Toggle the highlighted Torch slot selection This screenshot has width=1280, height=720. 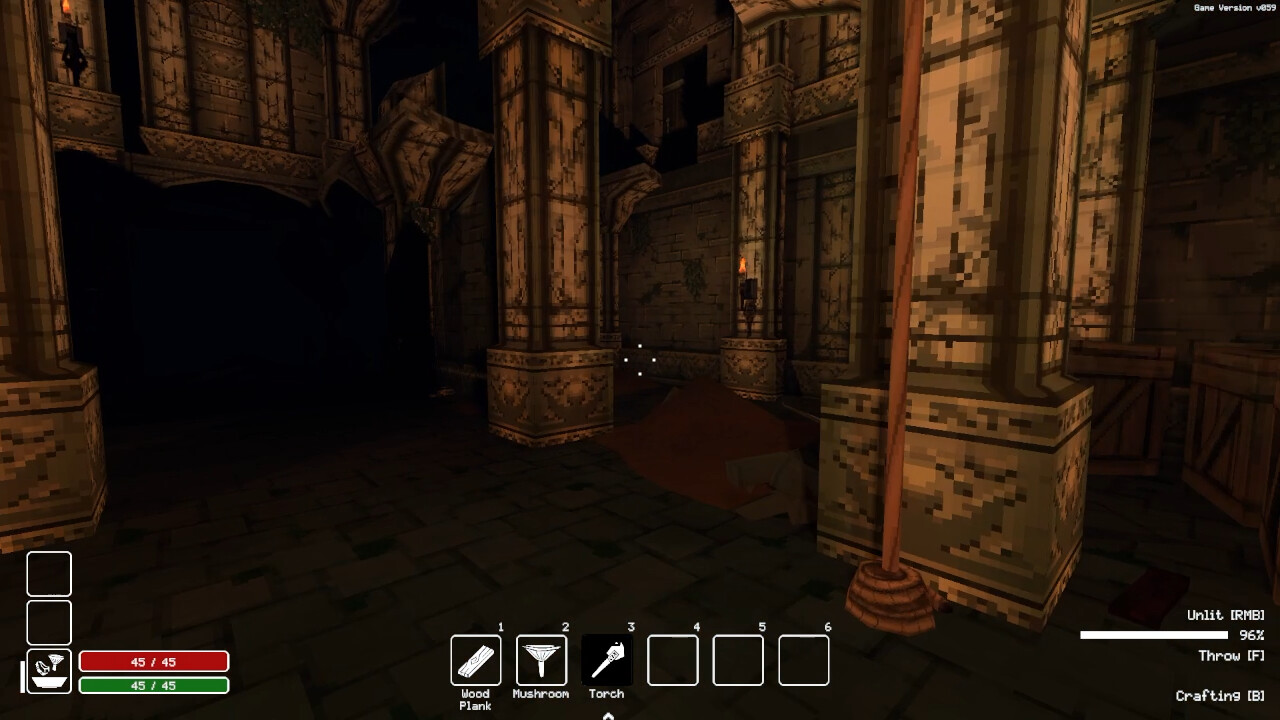click(x=607, y=659)
